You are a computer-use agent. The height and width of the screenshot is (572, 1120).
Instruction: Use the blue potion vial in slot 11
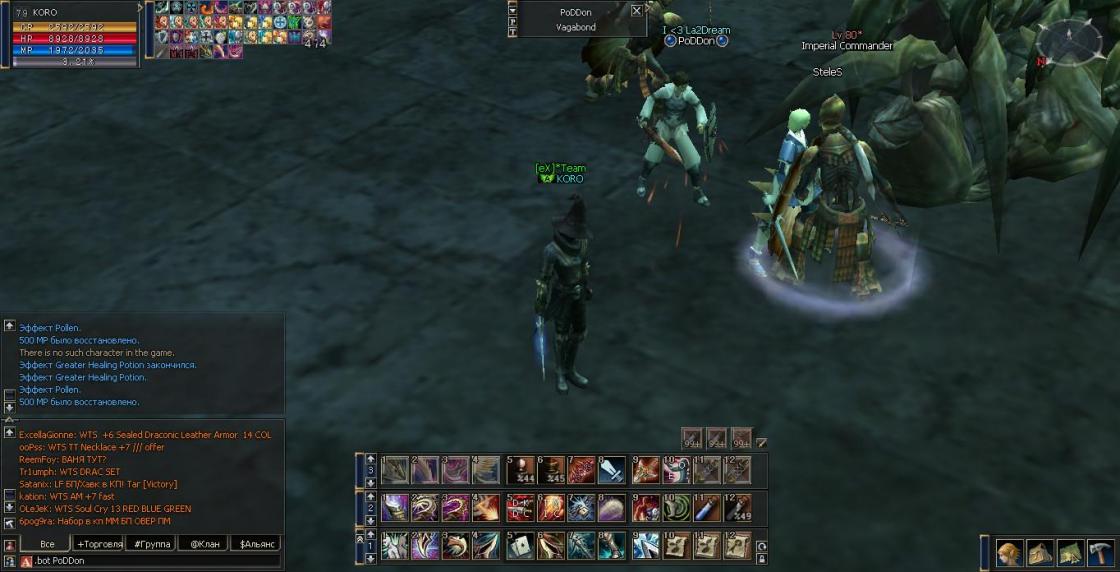(x=706, y=507)
